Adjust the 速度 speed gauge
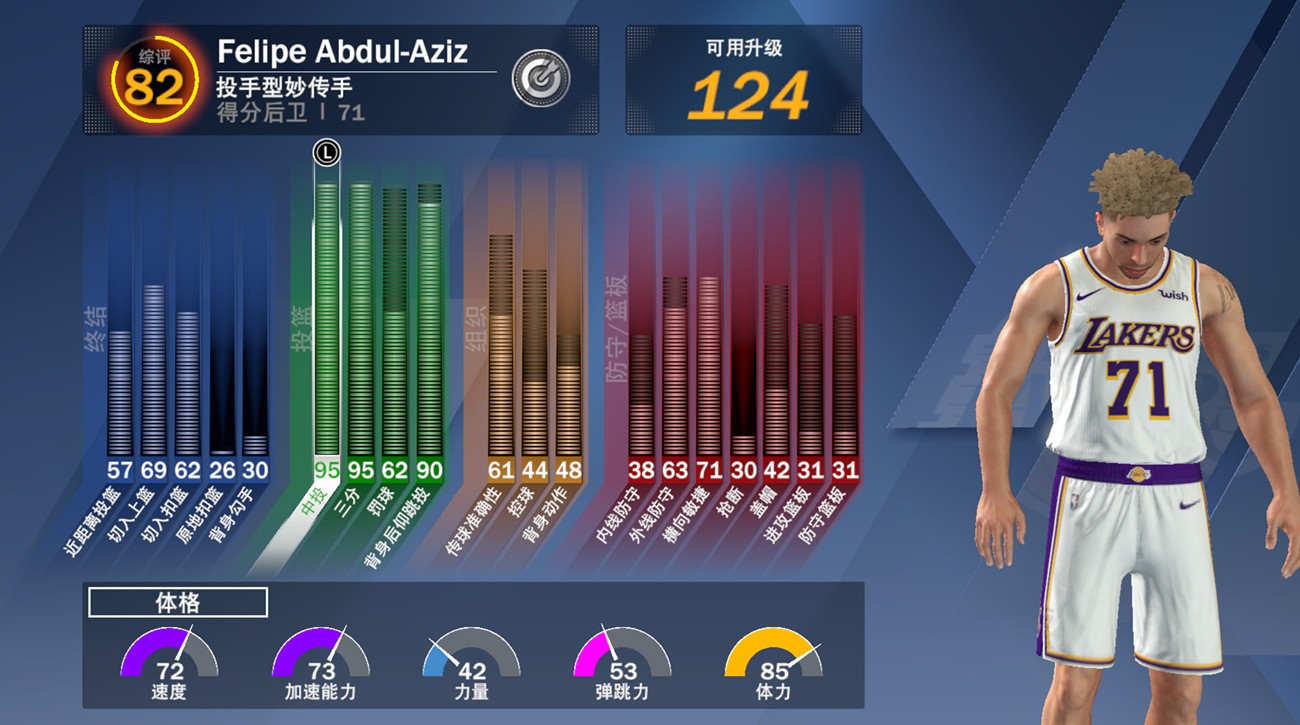1300x725 pixels. 170,665
